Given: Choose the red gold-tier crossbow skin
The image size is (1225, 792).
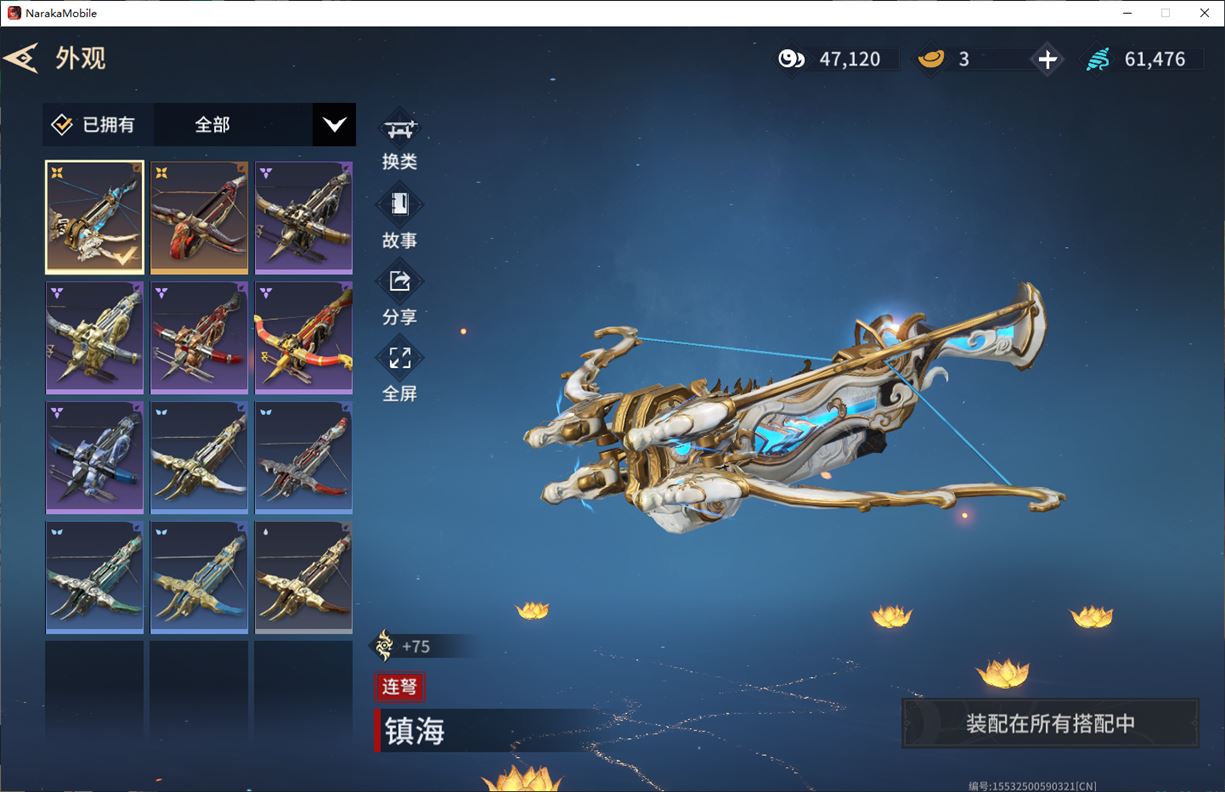Looking at the screenshot, I should [x=199, y=217].
